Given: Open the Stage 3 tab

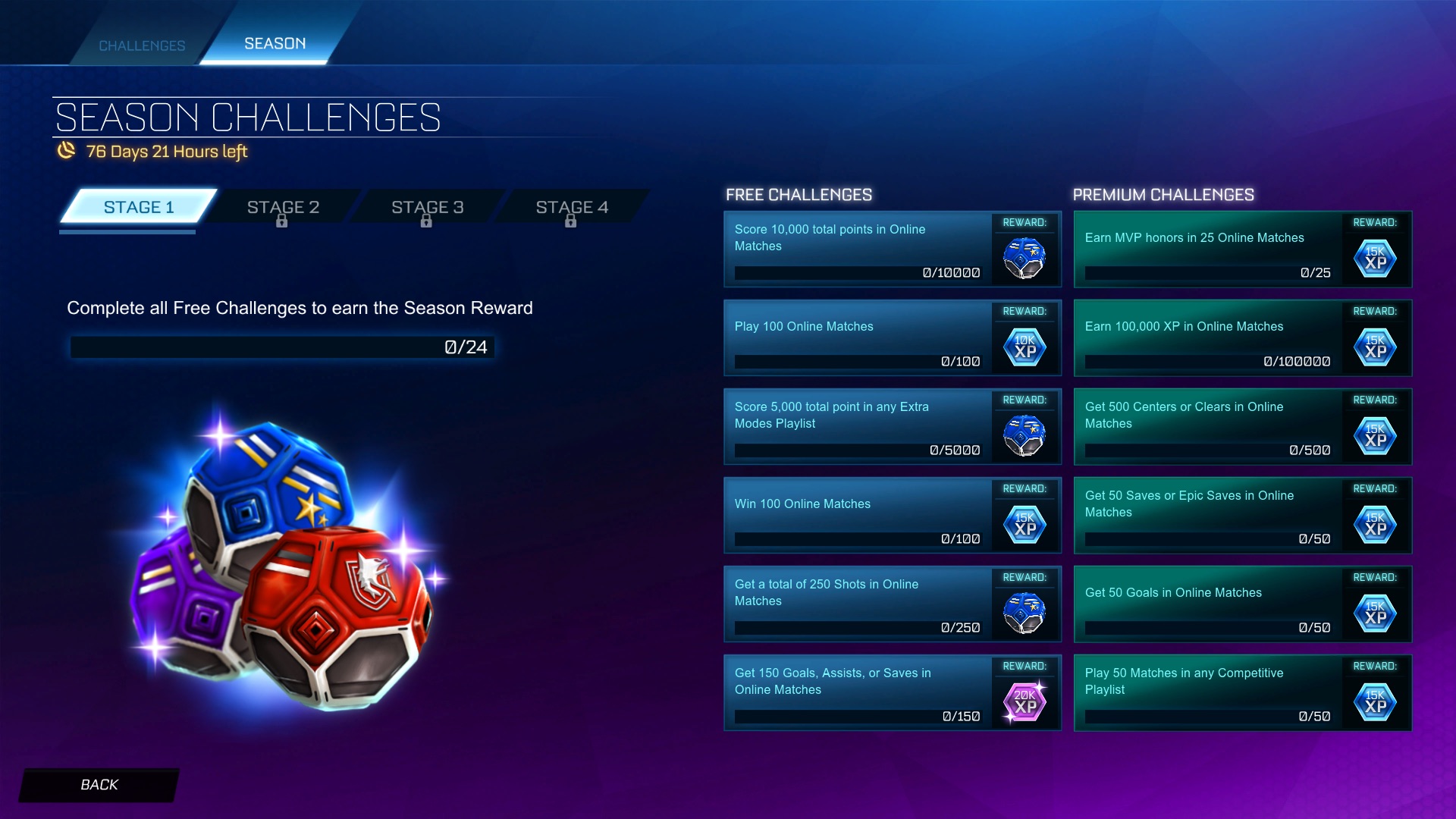Looking at the screenshot, I should (426, 206).
